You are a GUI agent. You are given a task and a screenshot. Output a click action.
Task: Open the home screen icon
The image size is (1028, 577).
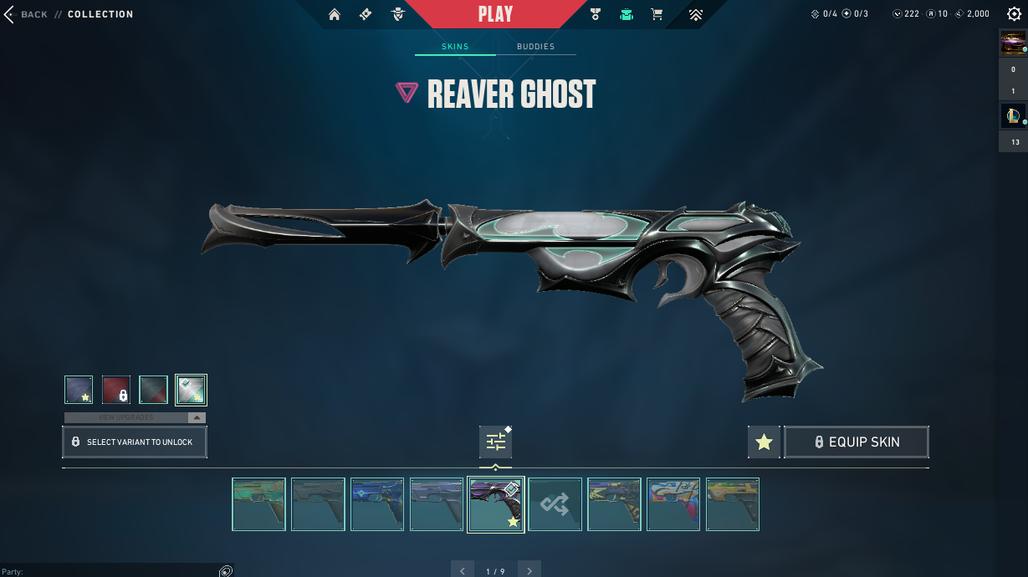click(x=334, y=14)
